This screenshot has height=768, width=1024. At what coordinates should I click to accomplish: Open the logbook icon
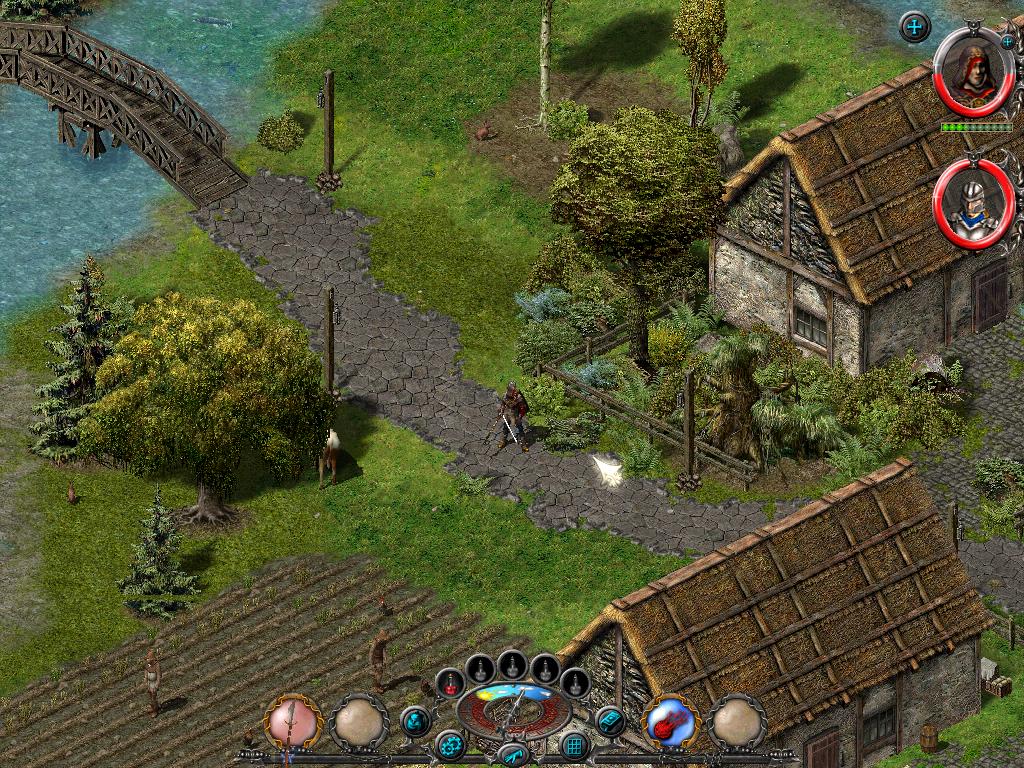(609, 720)
